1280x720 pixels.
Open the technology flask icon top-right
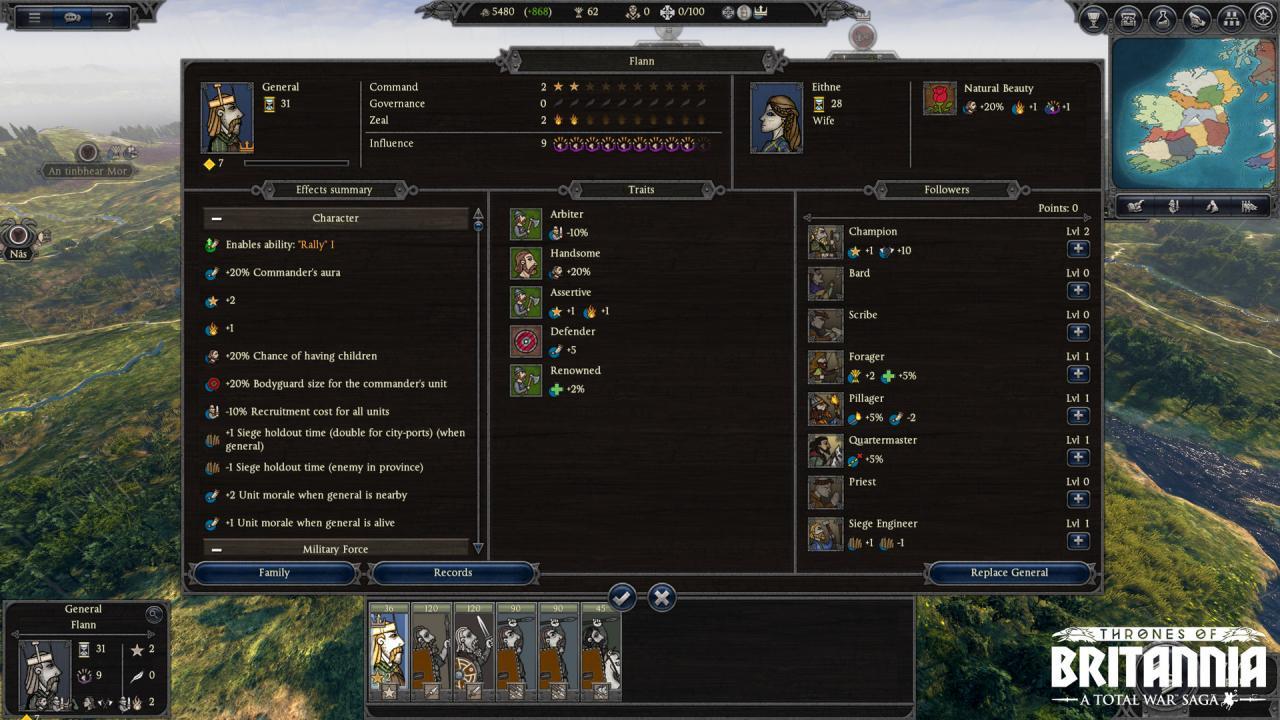point(1162,15)
